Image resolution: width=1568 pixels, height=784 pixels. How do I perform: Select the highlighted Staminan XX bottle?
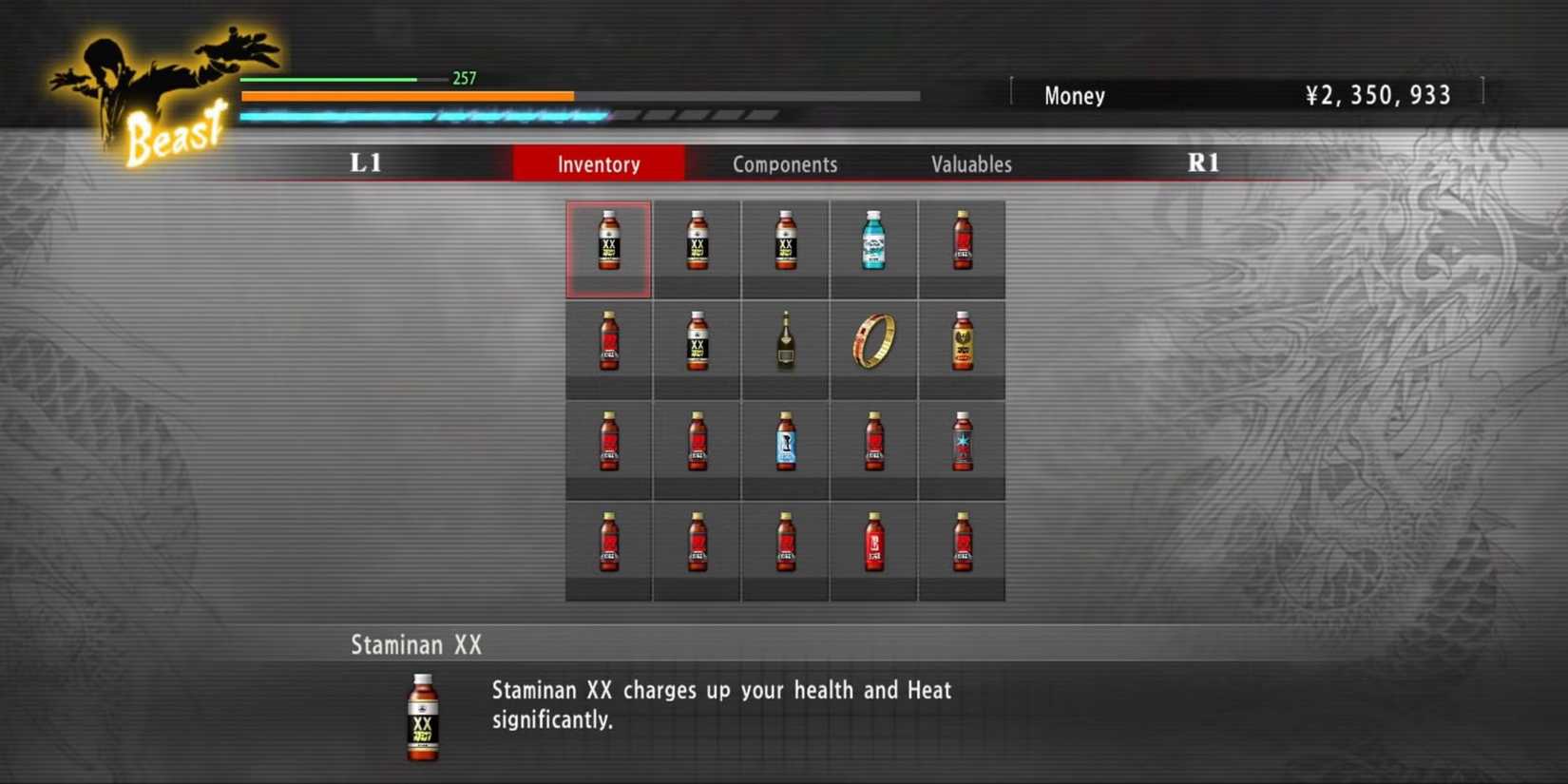click(x=608, y=247)
